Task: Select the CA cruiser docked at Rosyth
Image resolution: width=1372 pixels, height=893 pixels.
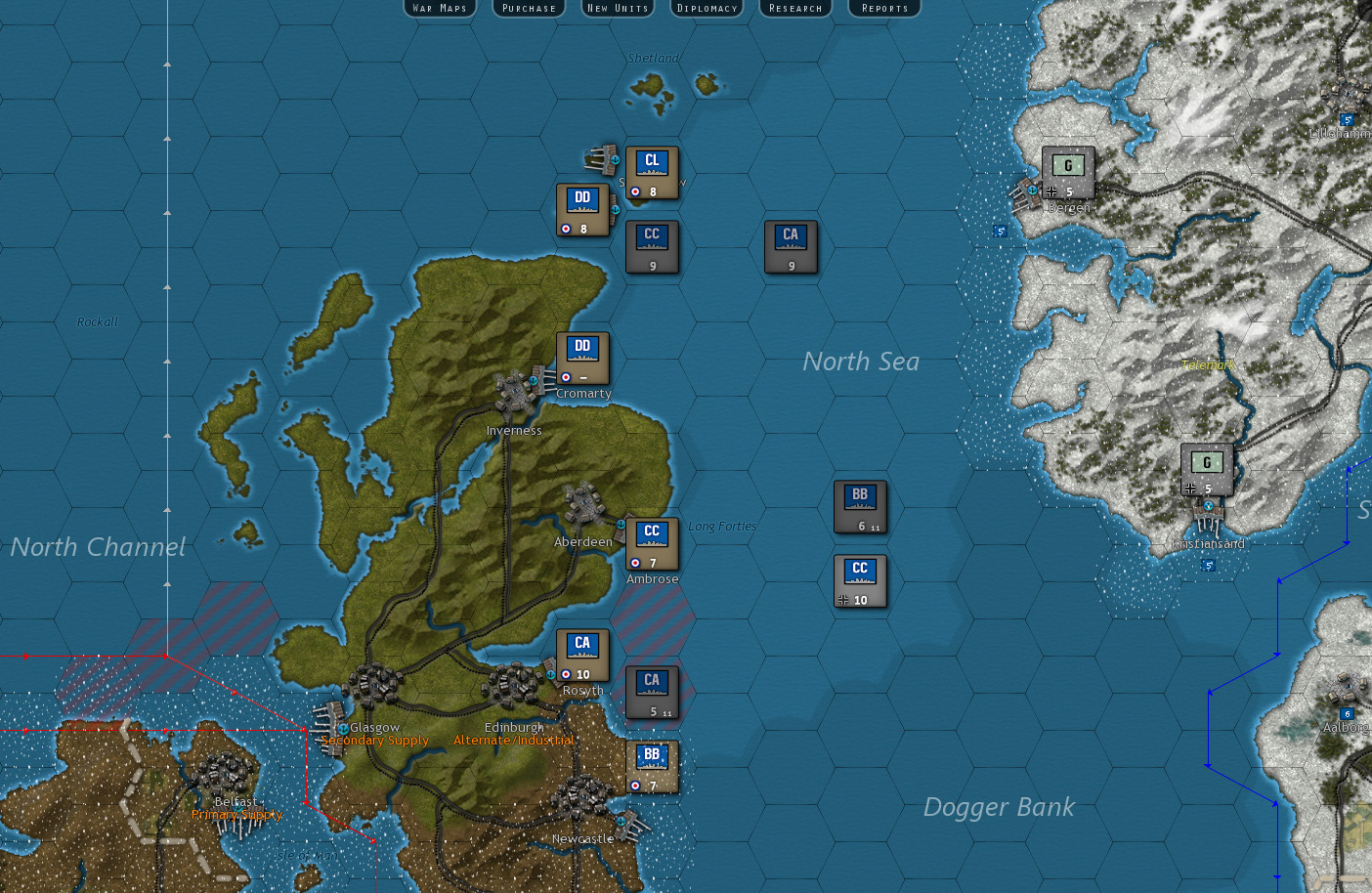Action: 582,655
